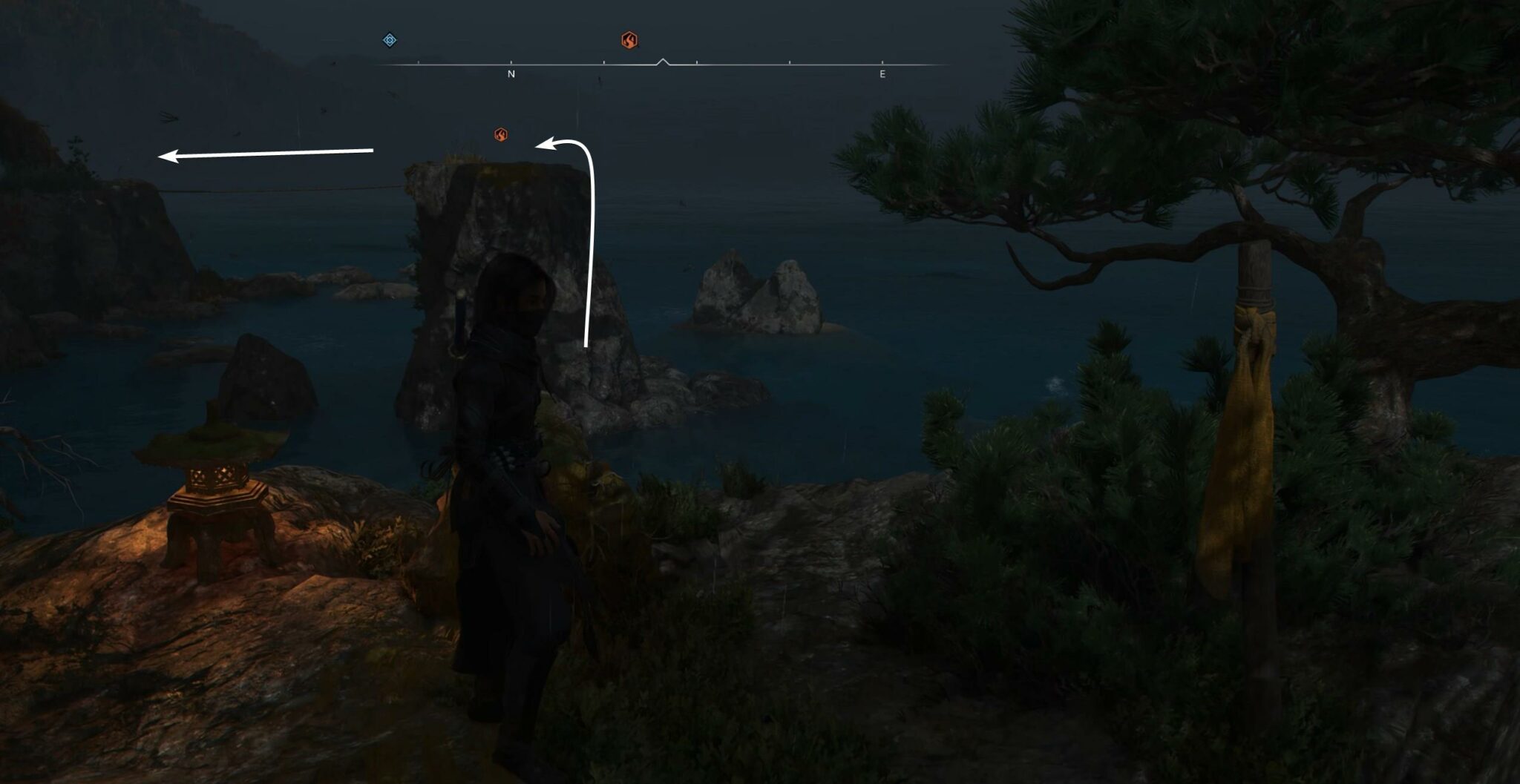Open the east direction segment of the compass

click(882, 67)
